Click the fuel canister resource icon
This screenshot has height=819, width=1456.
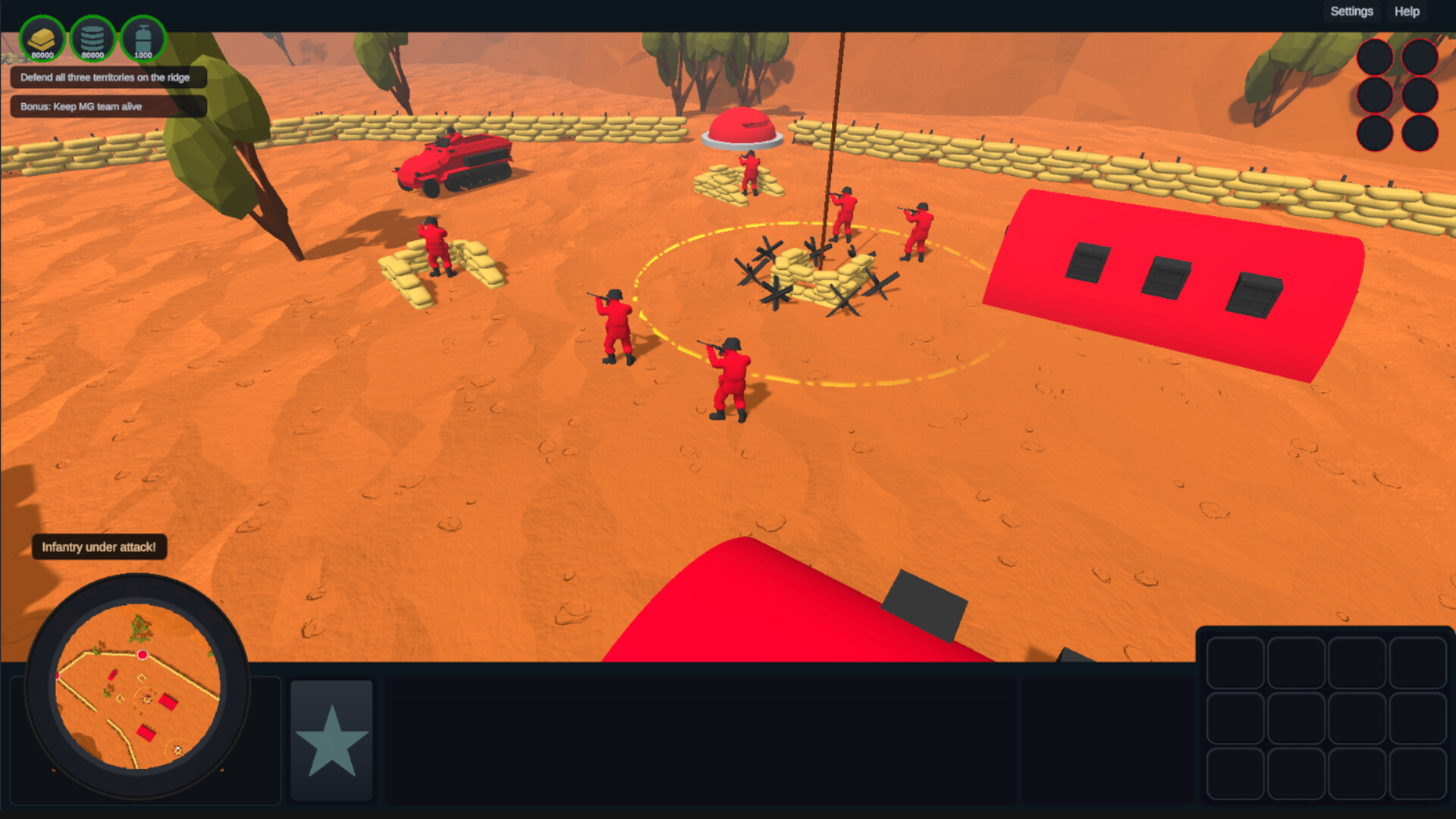143,39
